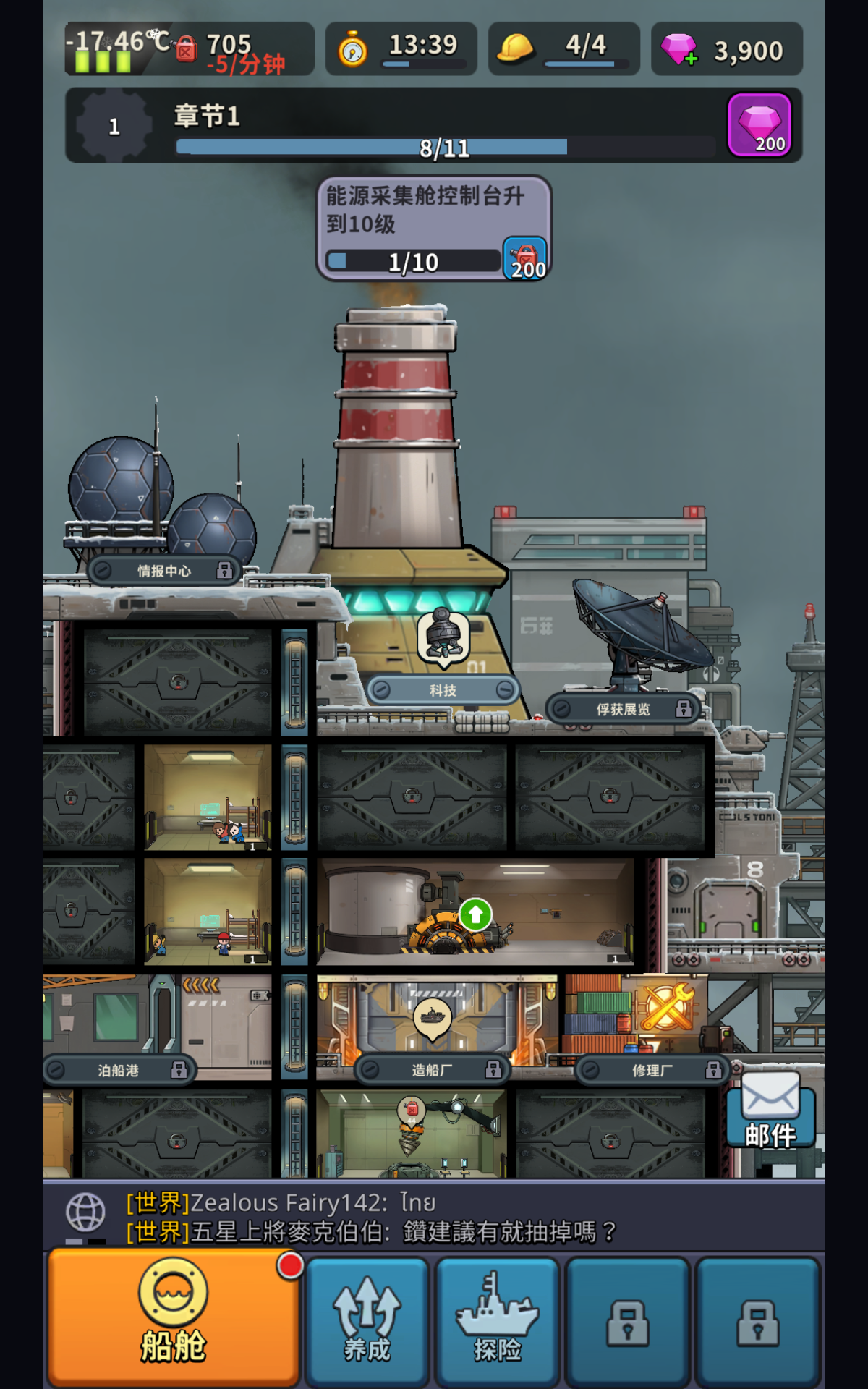Claim the 200 gem chapter reward

[x=759, y=125]
